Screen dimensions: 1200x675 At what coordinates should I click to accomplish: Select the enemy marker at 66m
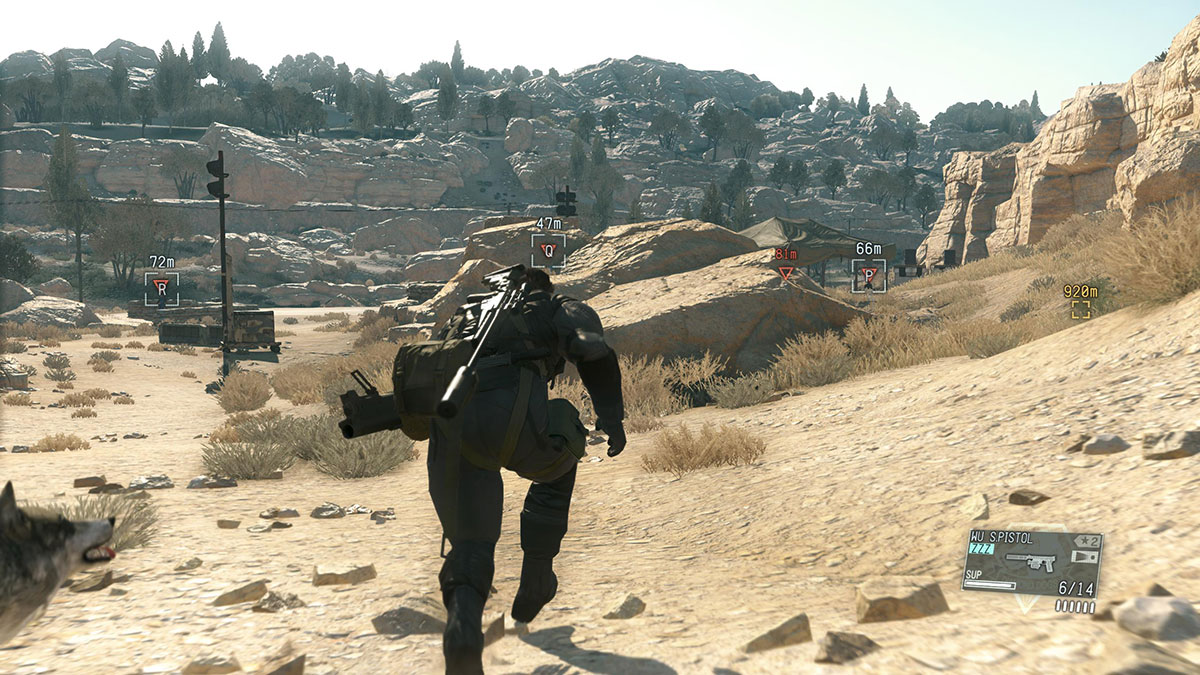(x=868, y=275)
